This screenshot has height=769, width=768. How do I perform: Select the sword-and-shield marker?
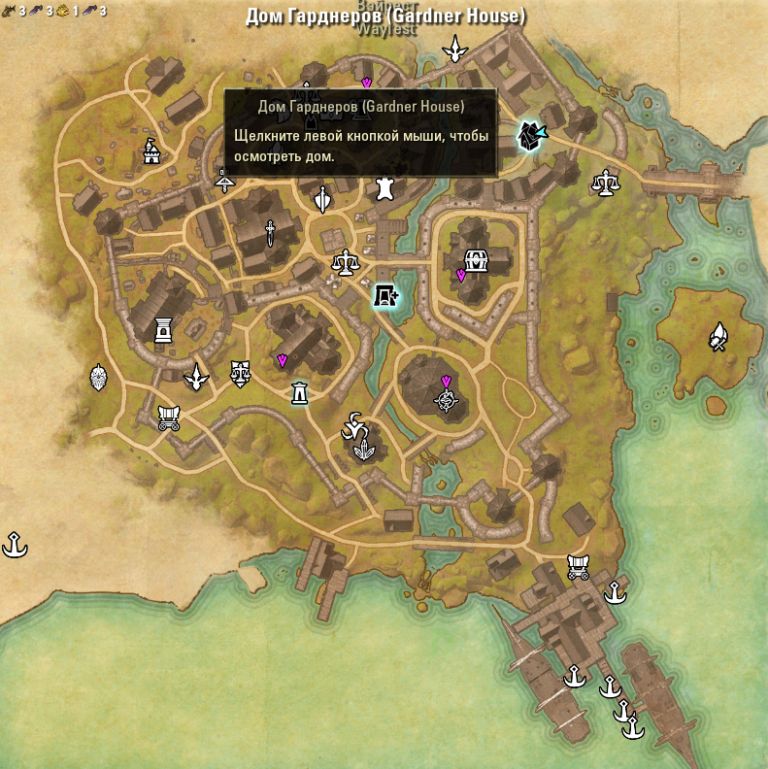click(x=322, y=199)
